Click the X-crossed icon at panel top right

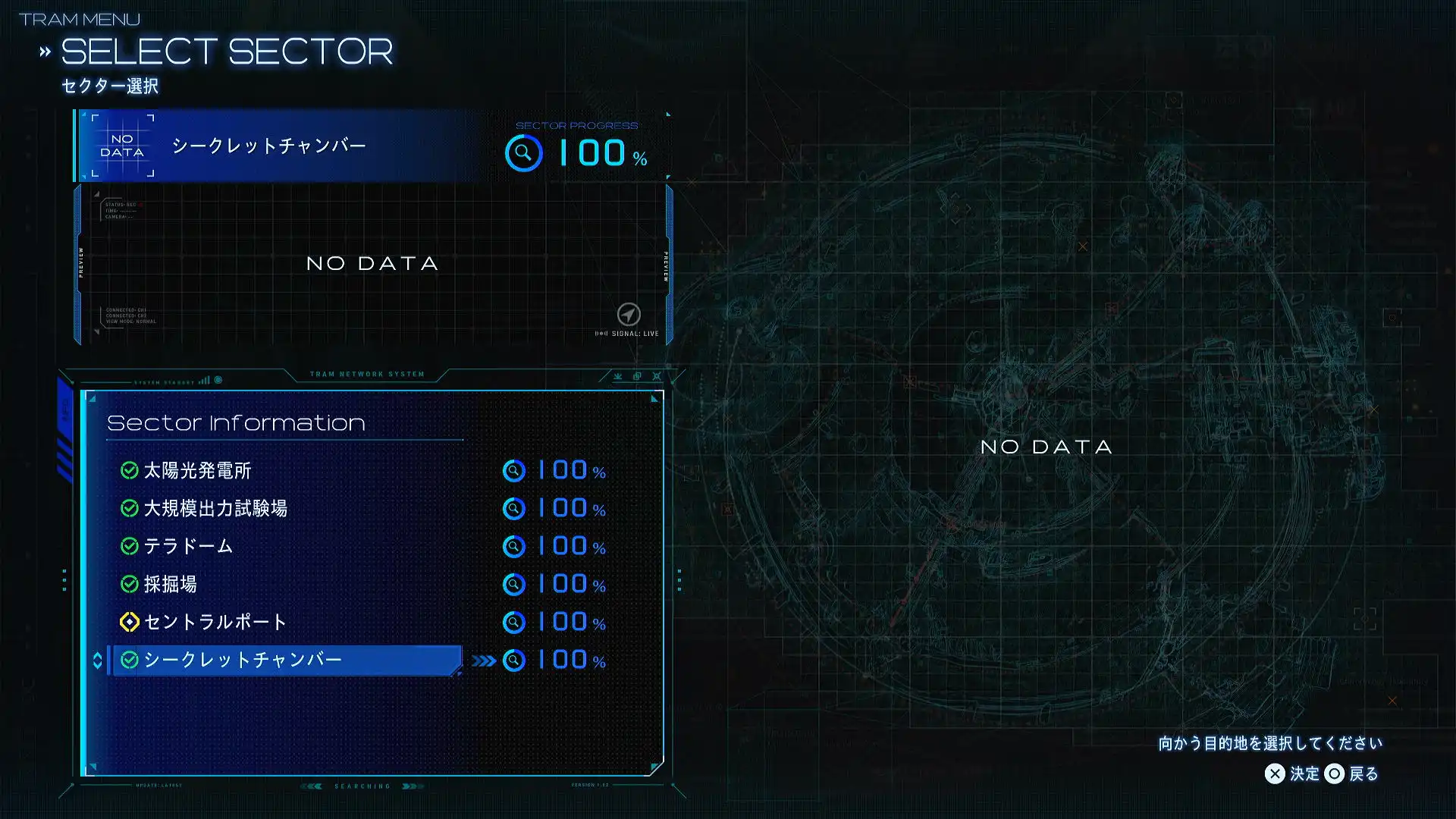point(656,376)
